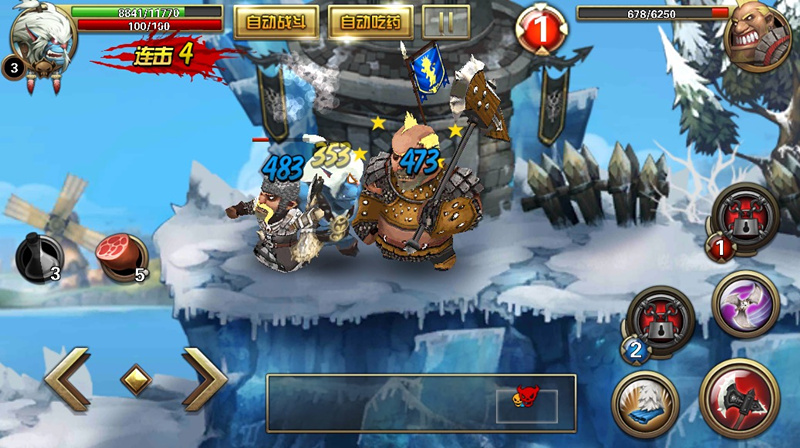Click the stage minimap bar

click(421, 403)
